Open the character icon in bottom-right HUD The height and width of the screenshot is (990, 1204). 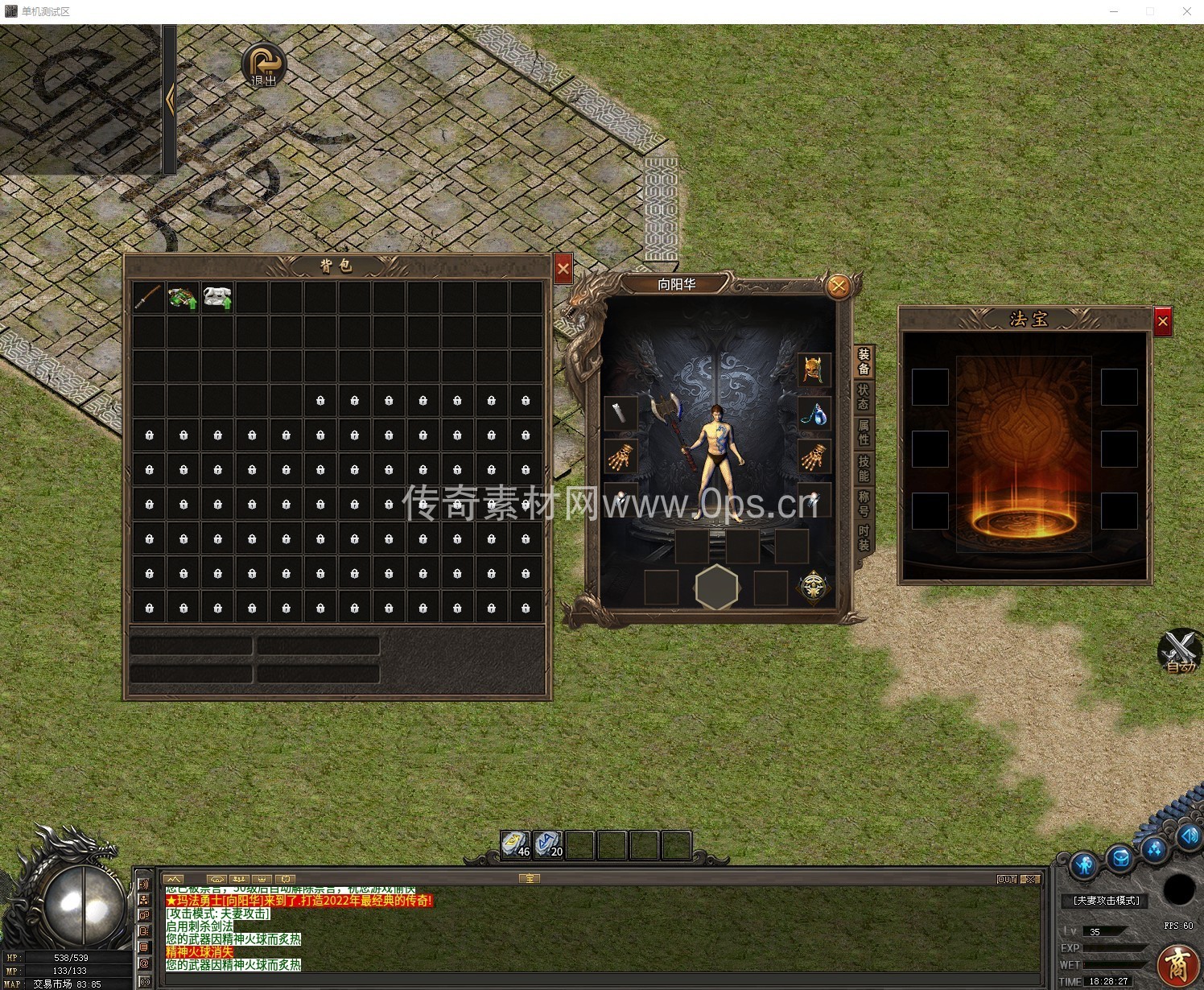coord(1084,866)
